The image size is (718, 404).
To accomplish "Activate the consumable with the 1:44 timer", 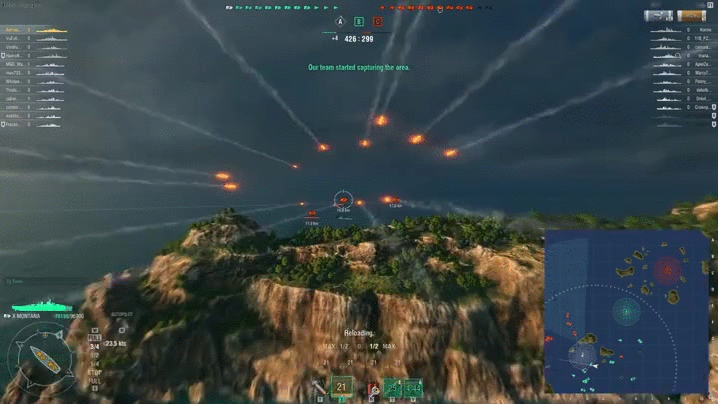I will click(413, 388).
